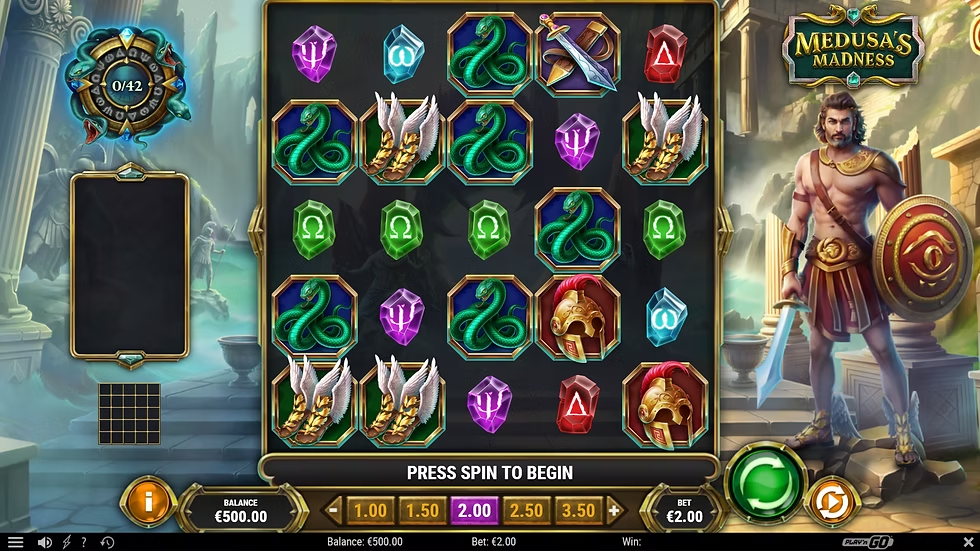The width and height of the screenshot is (980, 551).
Task: Spin the reels with the green button
Action: click(x=765, y=483)
